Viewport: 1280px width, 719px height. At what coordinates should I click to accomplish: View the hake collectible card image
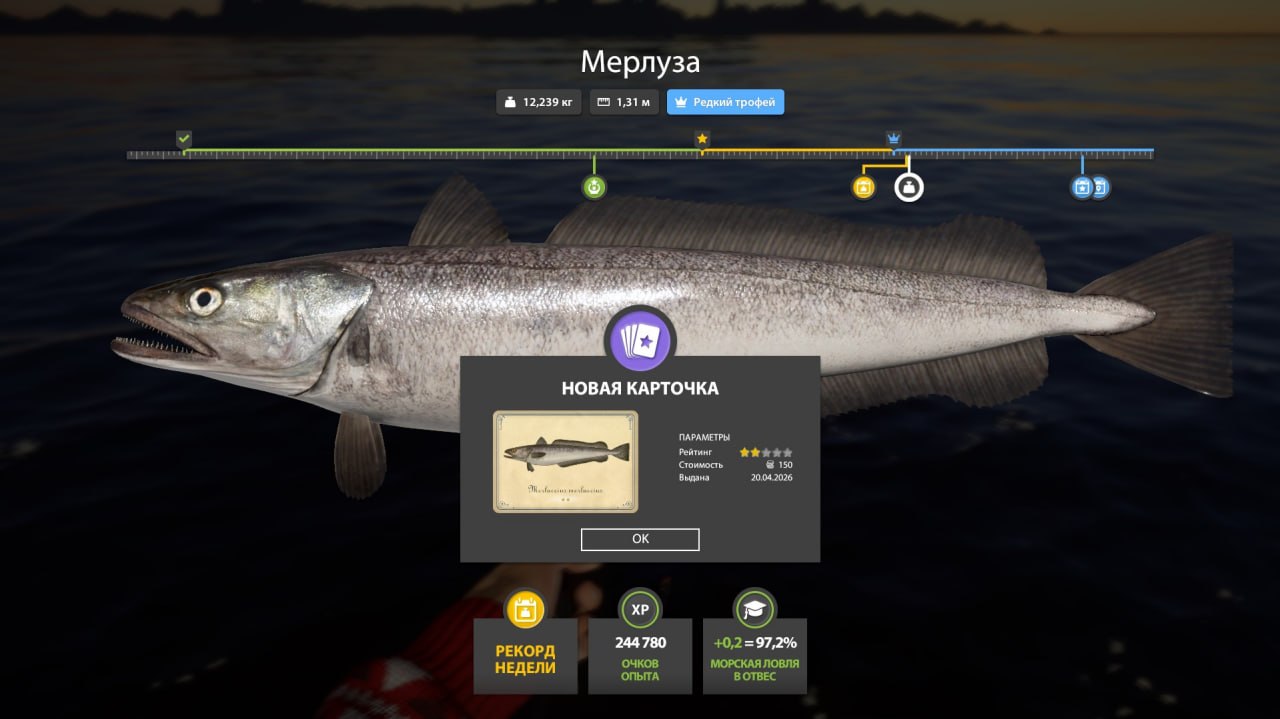[x=565, y=461]
